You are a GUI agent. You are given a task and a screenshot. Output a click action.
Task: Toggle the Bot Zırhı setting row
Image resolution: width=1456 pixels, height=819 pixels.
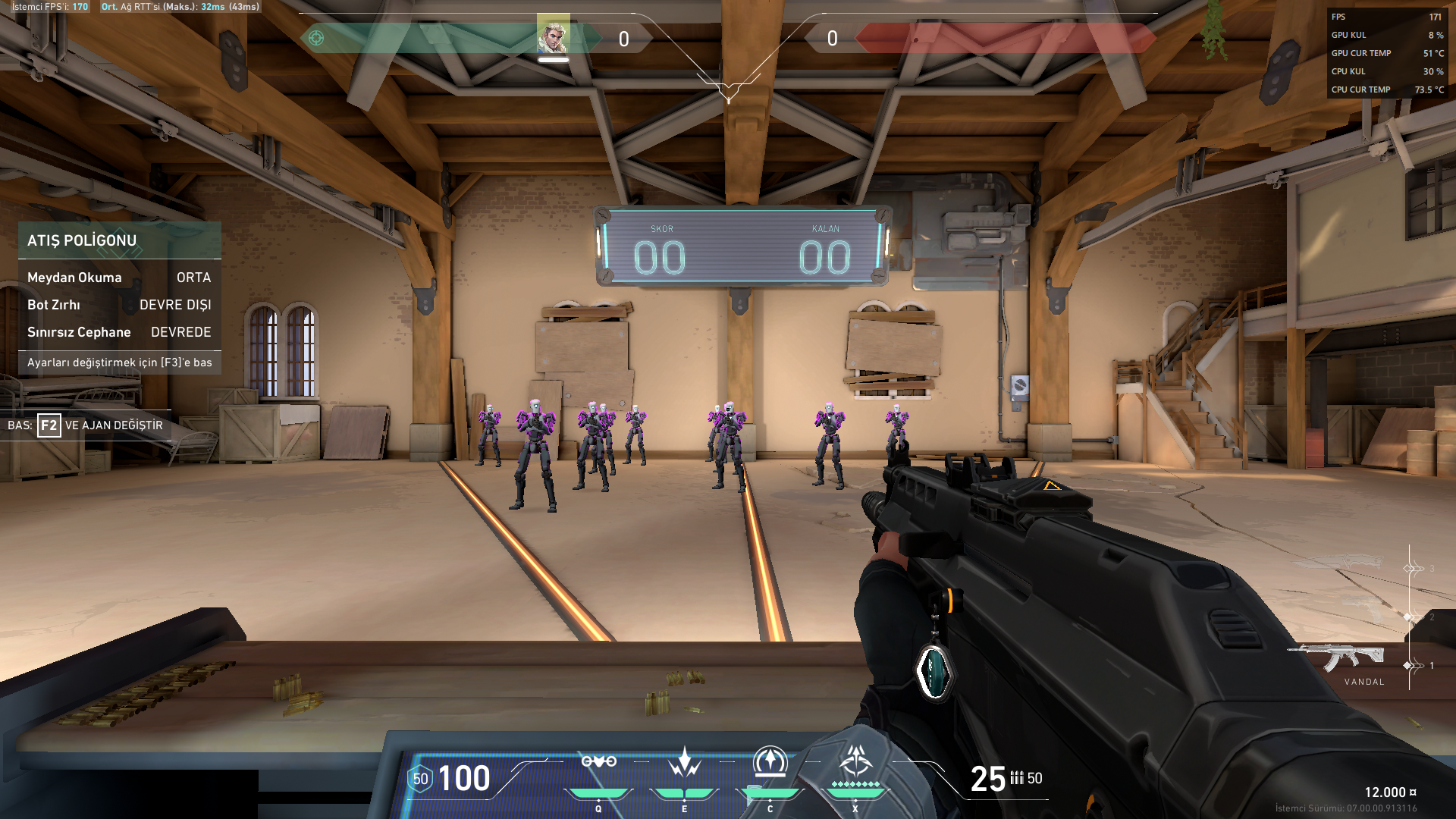[x=119, y=305]
